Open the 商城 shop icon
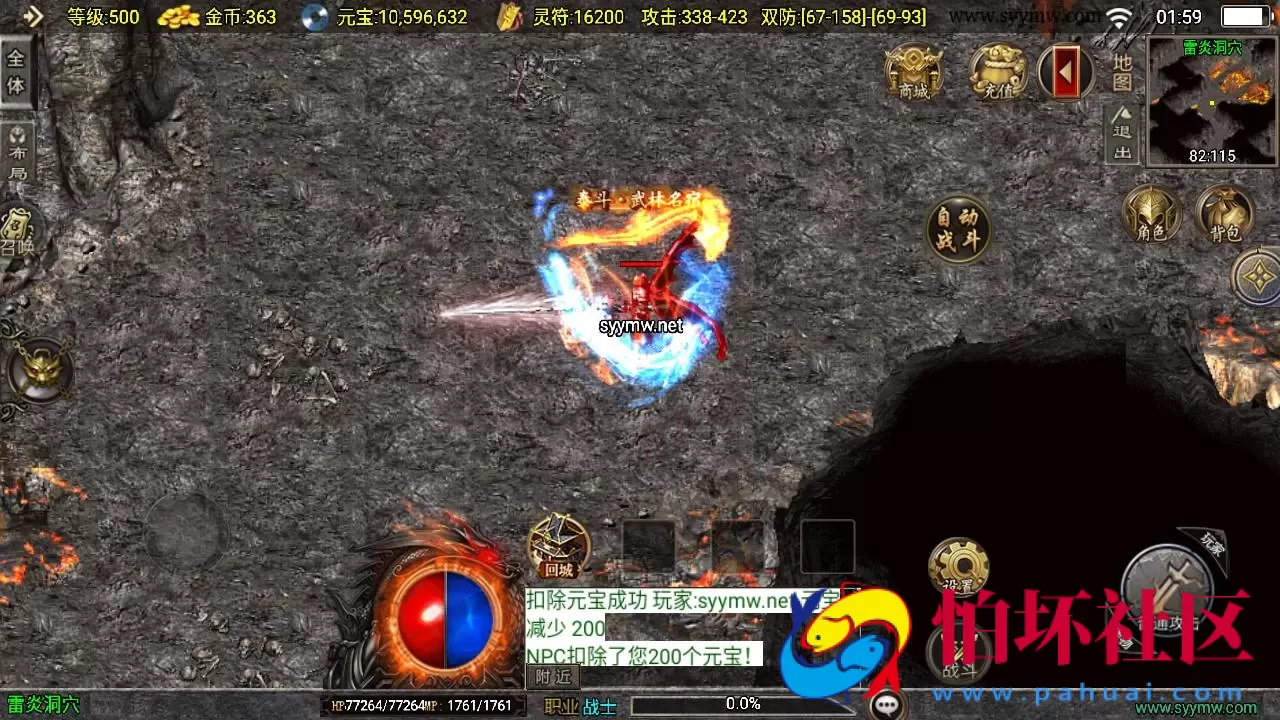 coord(913,73)
